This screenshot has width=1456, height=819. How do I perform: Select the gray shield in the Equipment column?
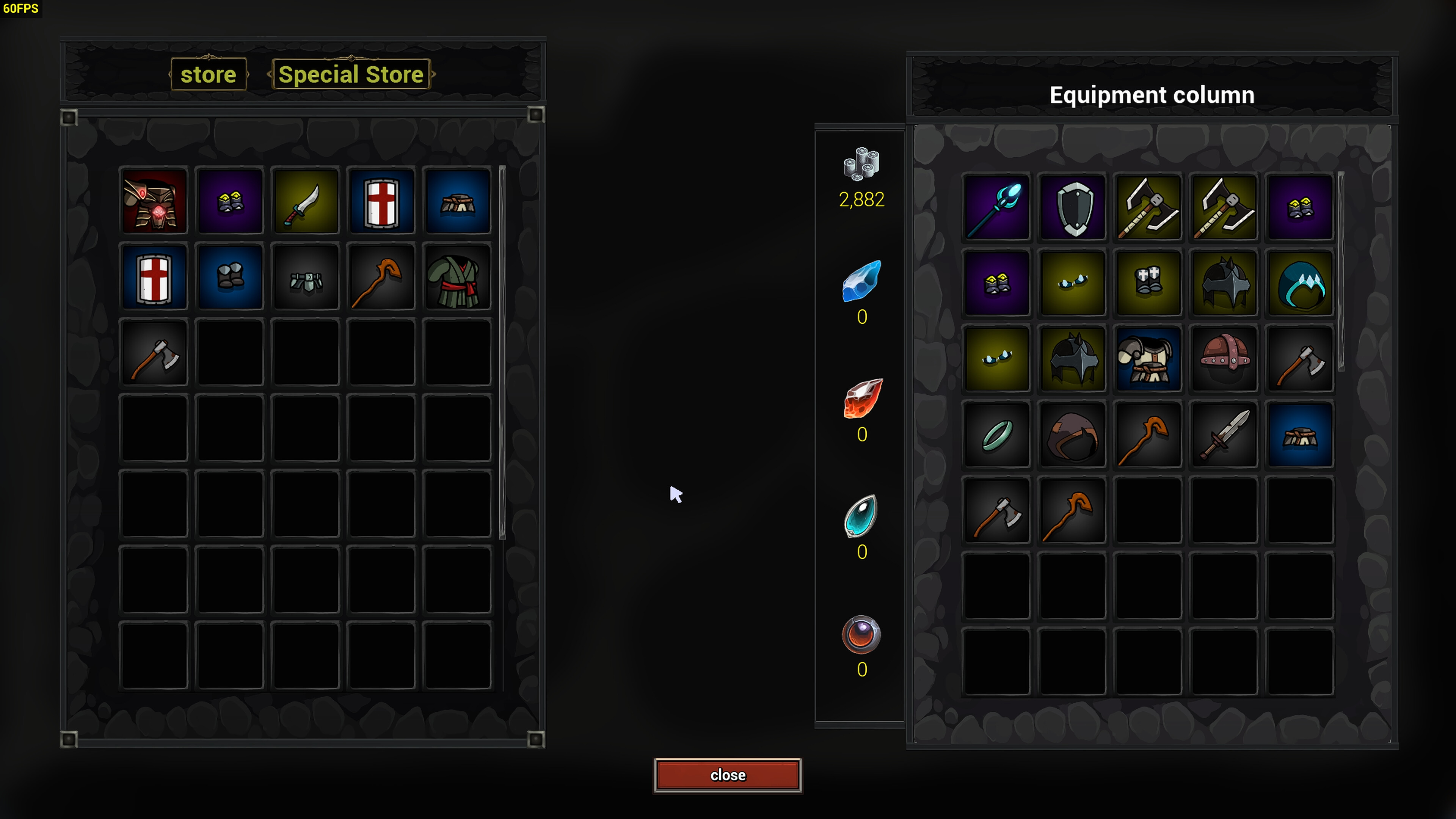click(1072, 207)
